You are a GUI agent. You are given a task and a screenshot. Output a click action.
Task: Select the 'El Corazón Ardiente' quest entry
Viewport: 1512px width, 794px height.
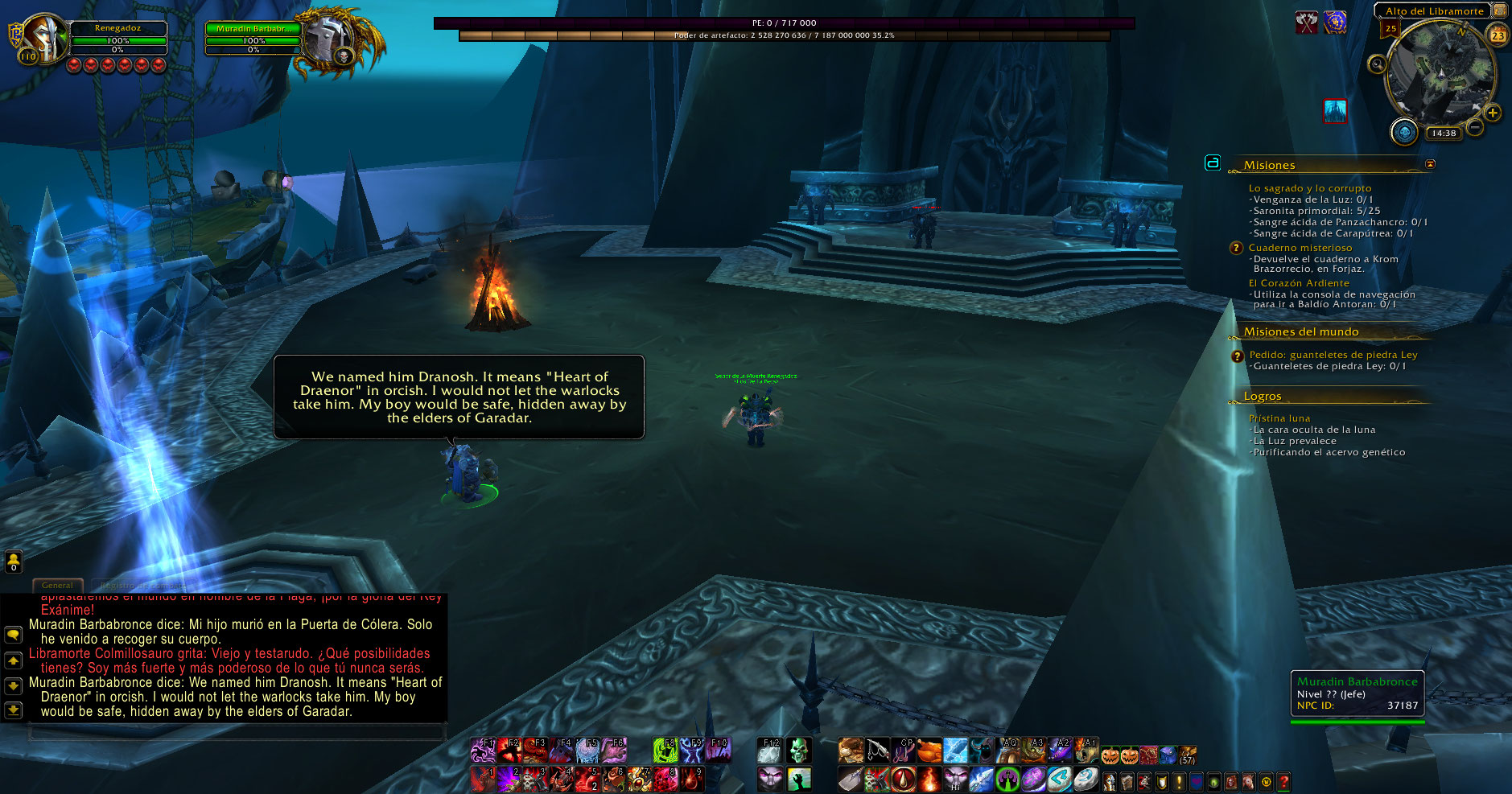(x=1298, y=283)
